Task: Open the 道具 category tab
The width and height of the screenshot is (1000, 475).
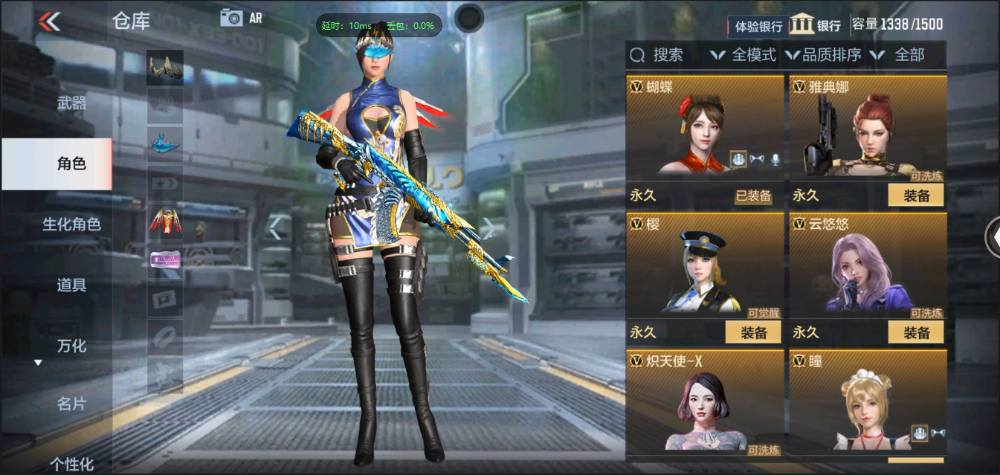Action: coord(71,285)
